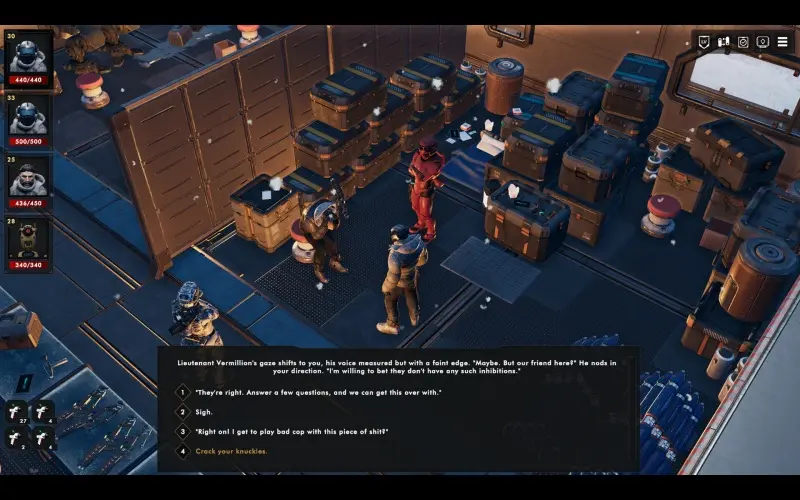The width and height of the screenshot is (800, 500).
Task: Select the weapon slot showing 27 ammo
Action: (17, 412)
